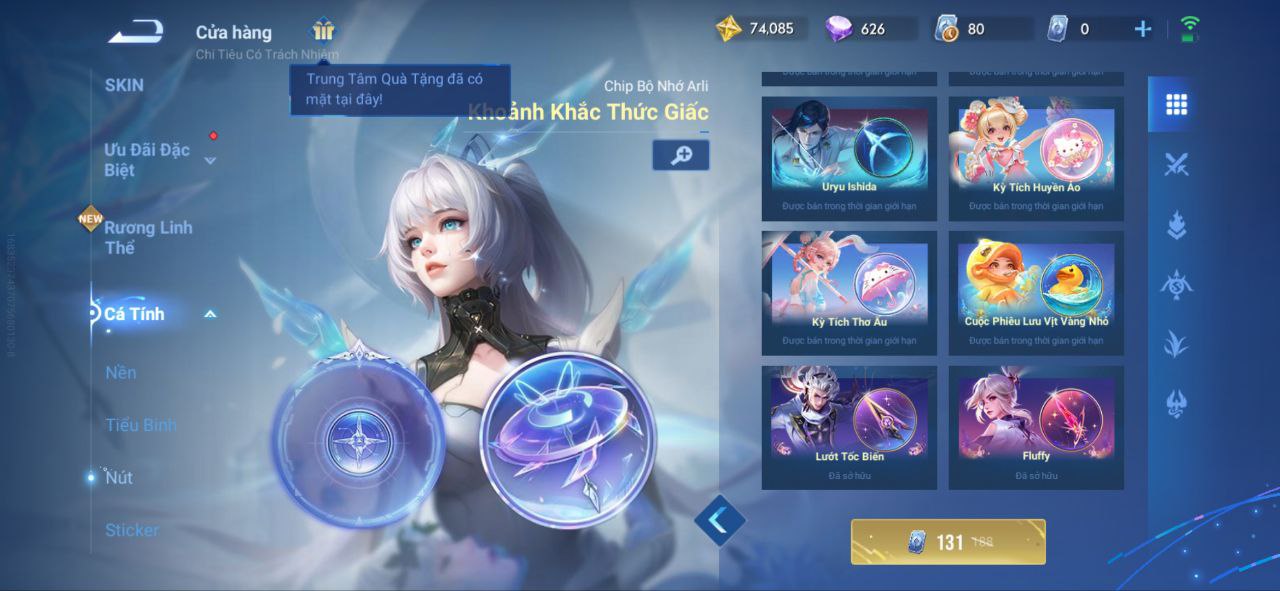Open the gift center icon
1280x591 pixels.
(x=323, y=30)
